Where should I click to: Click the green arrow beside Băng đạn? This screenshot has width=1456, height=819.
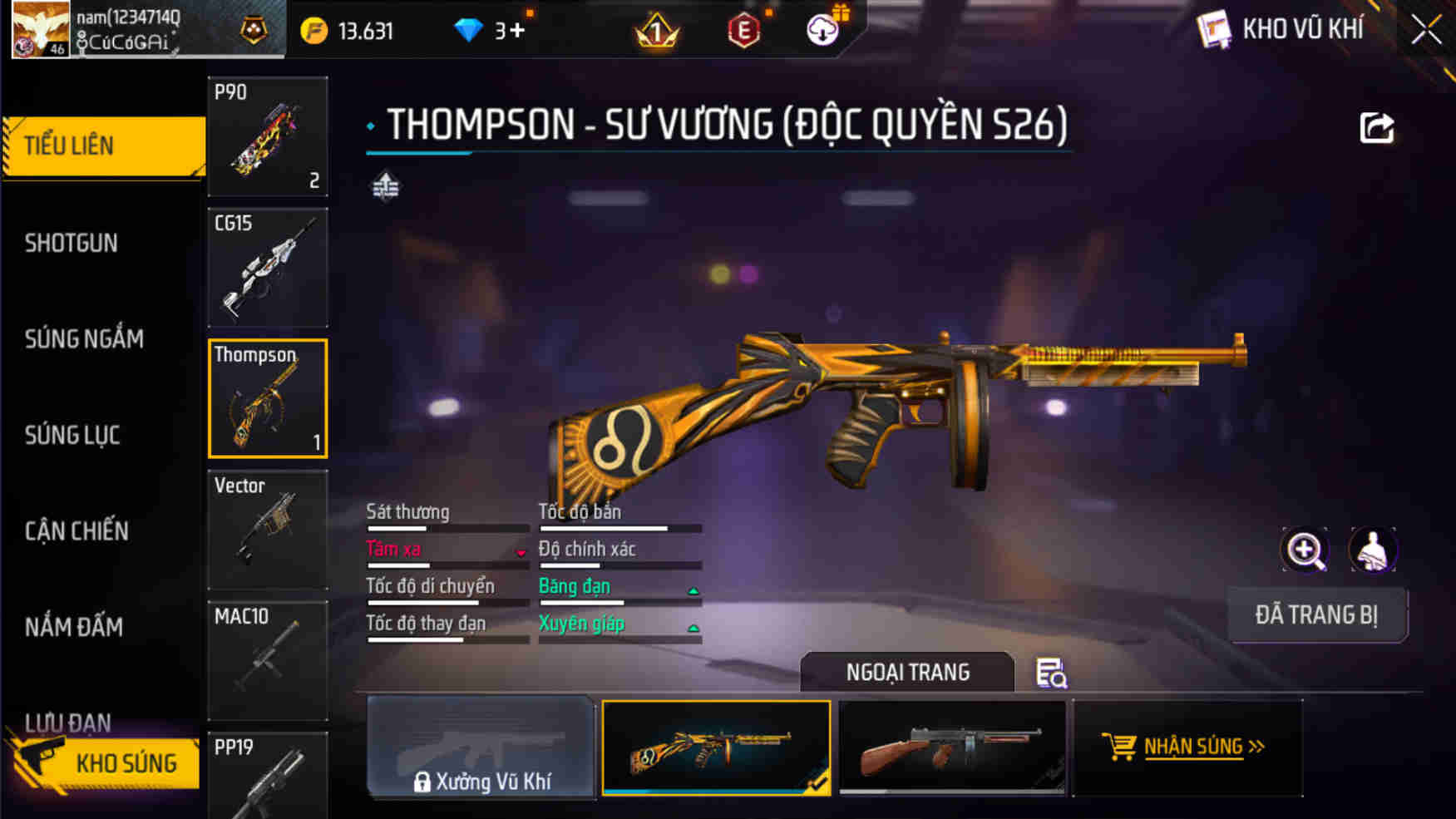tap(693, 591)
